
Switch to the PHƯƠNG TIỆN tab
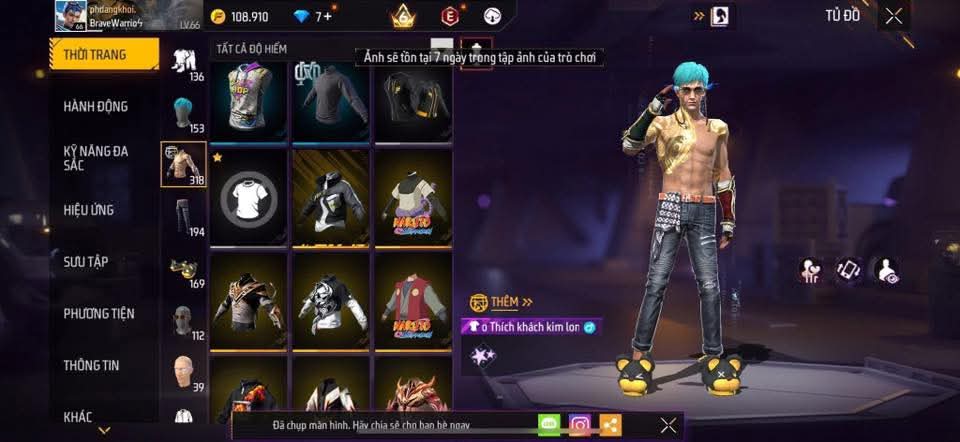click(x=99, y=314)
